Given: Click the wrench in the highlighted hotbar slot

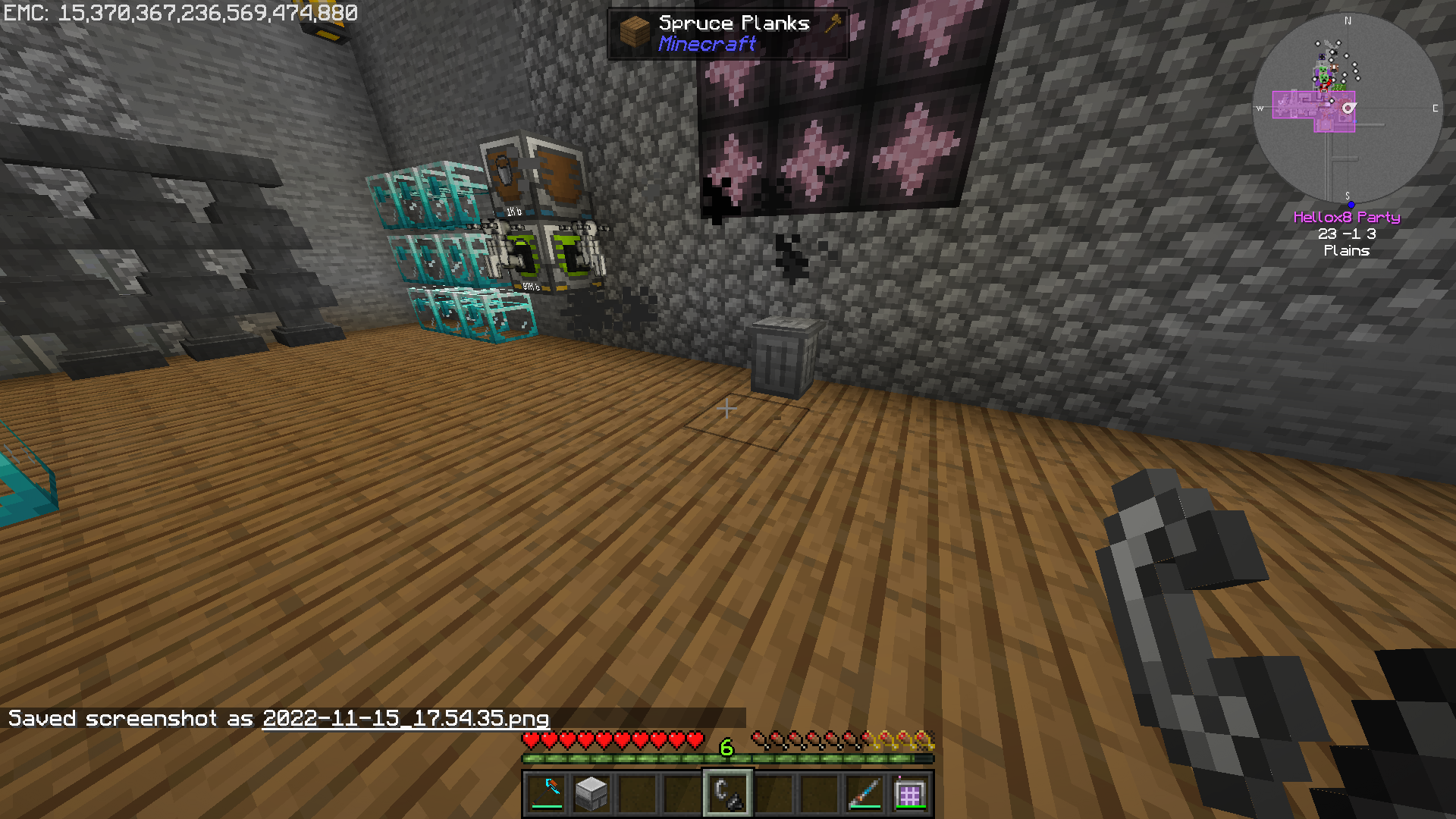Looking at the screenshot, I should (726, 792).
